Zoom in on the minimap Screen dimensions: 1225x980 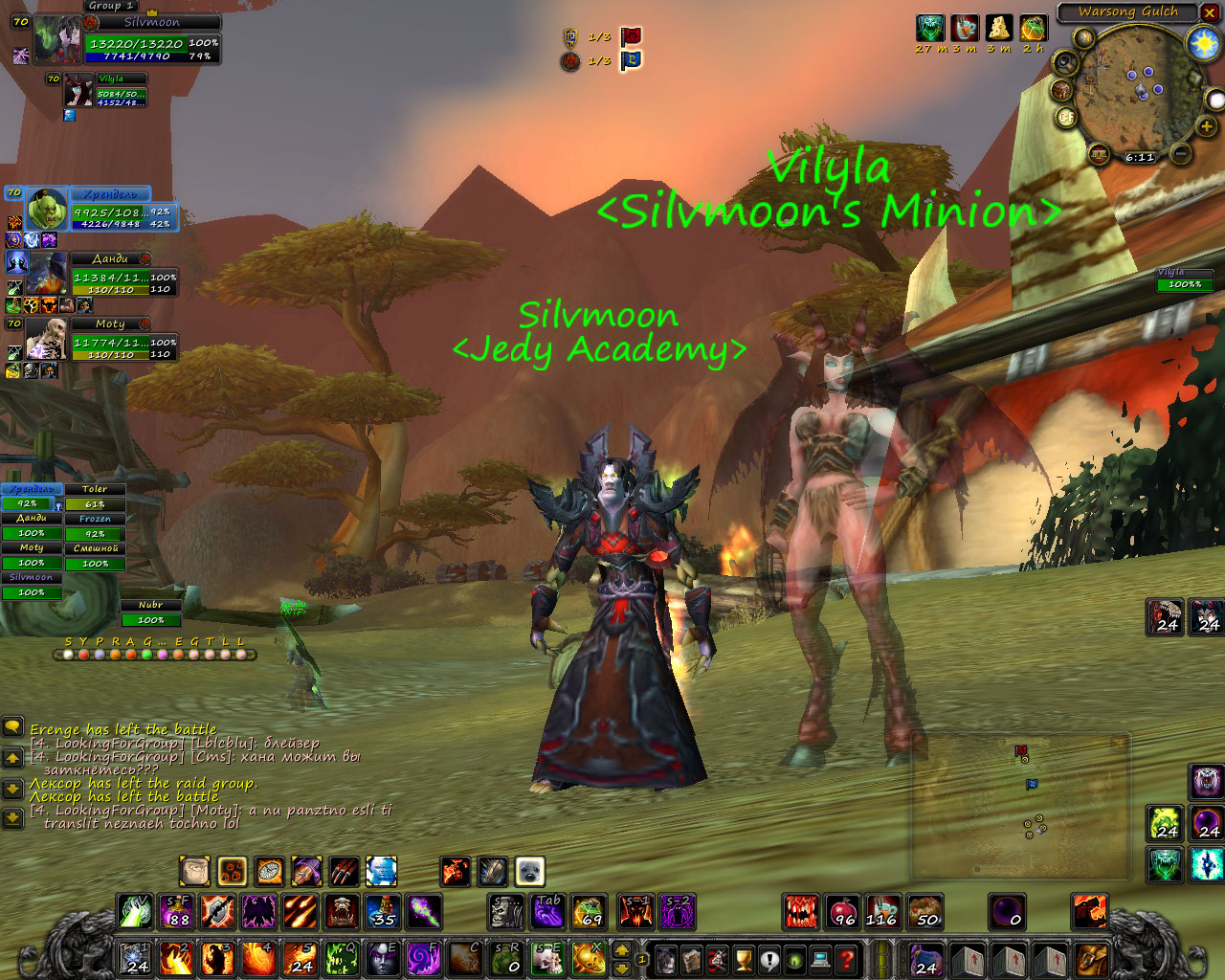point(1207,125)
